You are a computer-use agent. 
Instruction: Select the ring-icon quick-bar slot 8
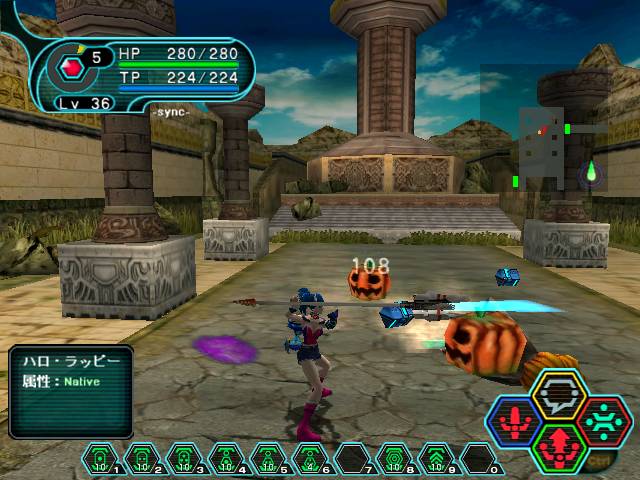coord(394,459)
